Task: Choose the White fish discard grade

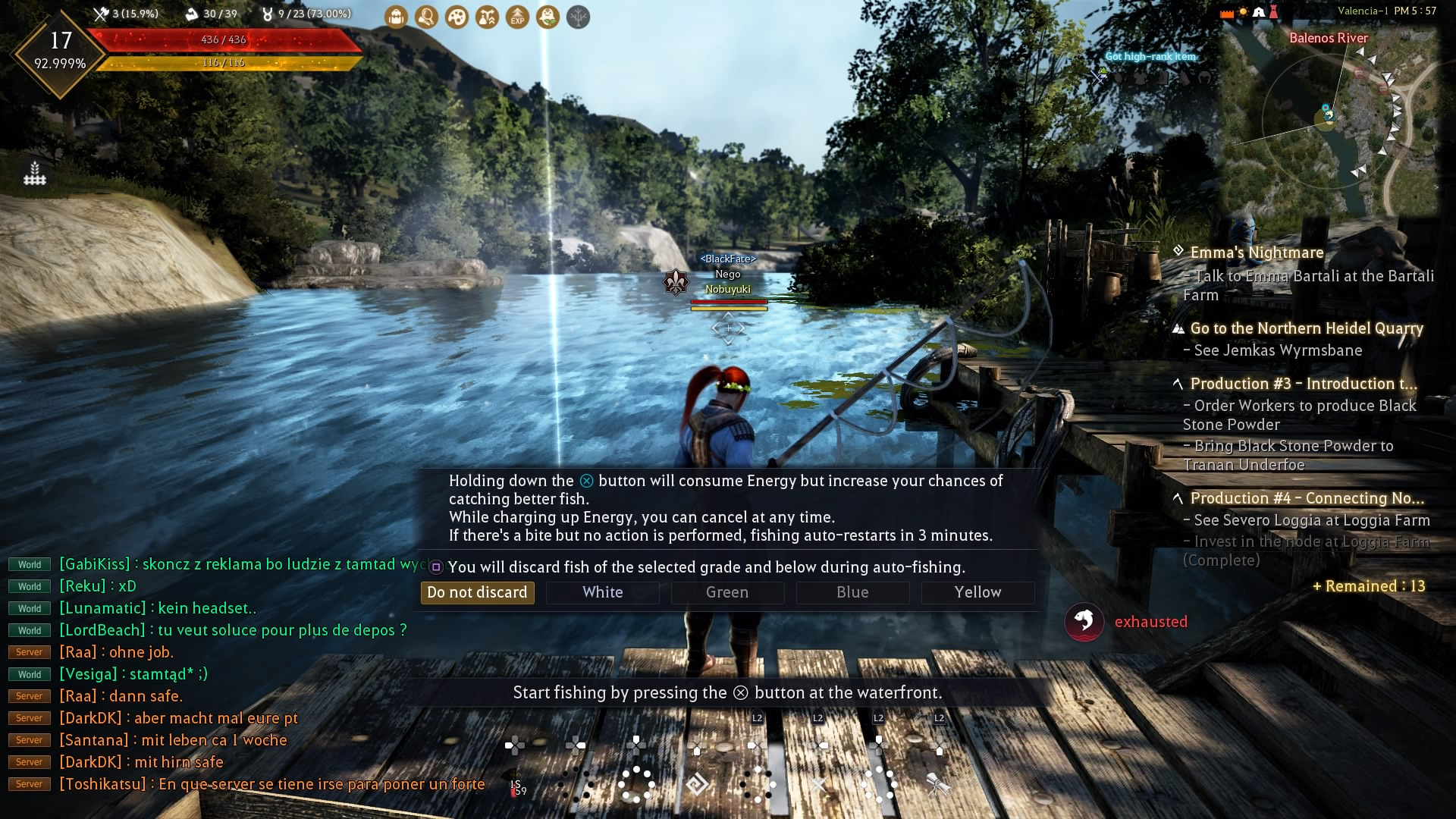Action: coord(602,592)
